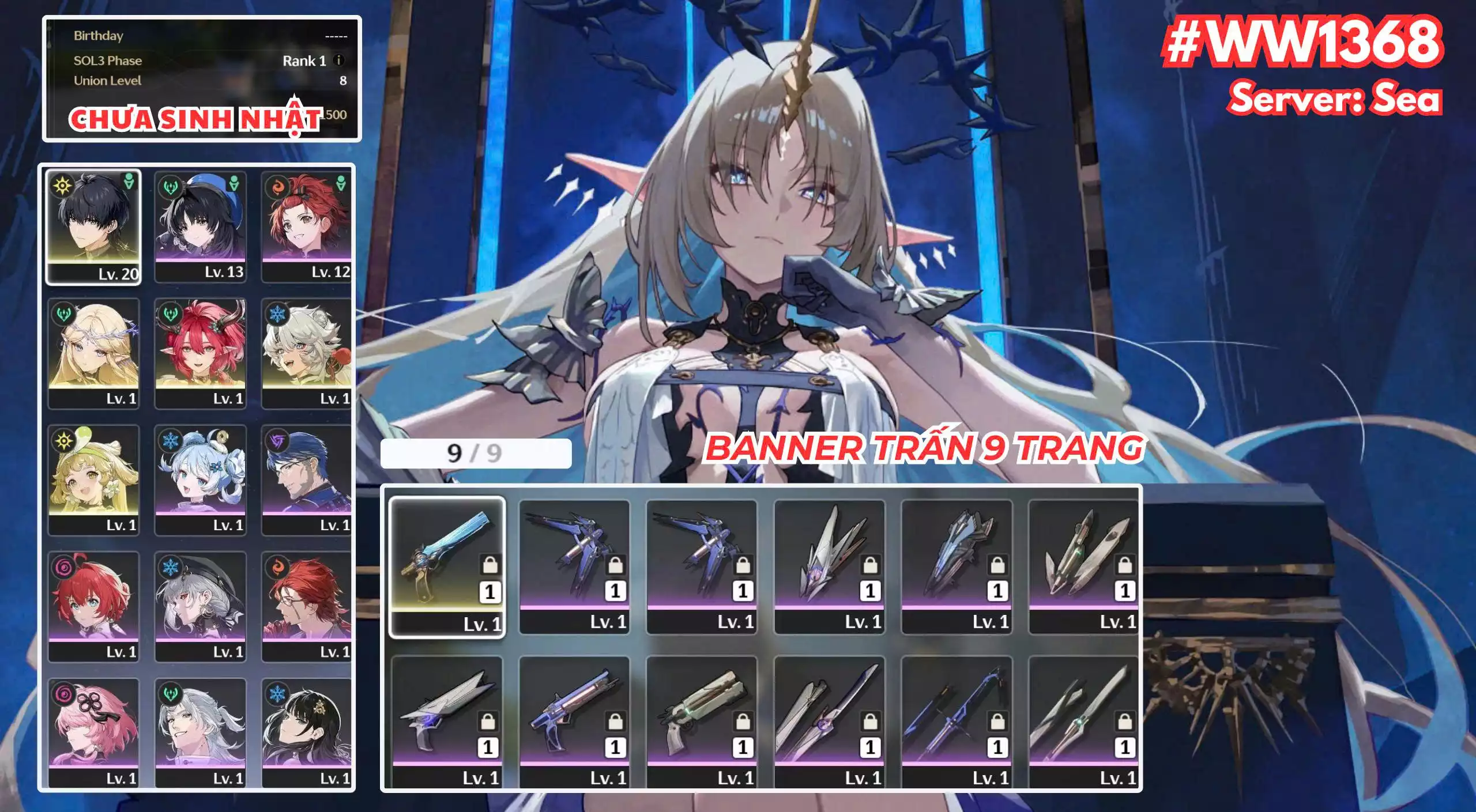Select the gold-rarity blue sword slot

click(447, 567)
